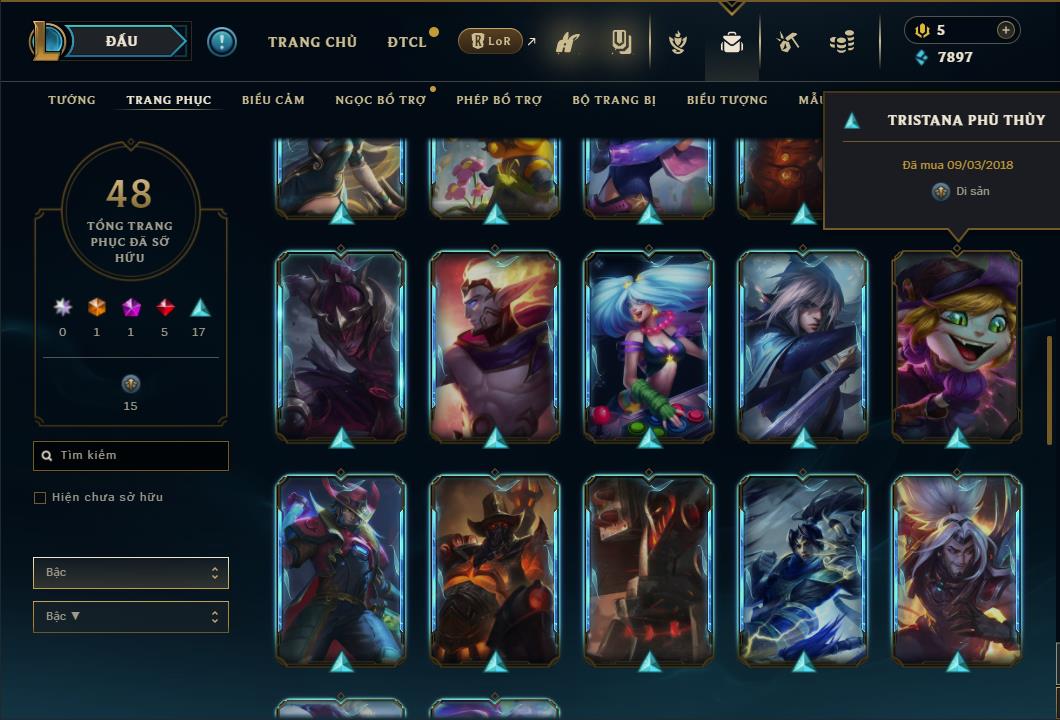
Task: Click the Tìm kiếm search box
Action: click(131, 456)
